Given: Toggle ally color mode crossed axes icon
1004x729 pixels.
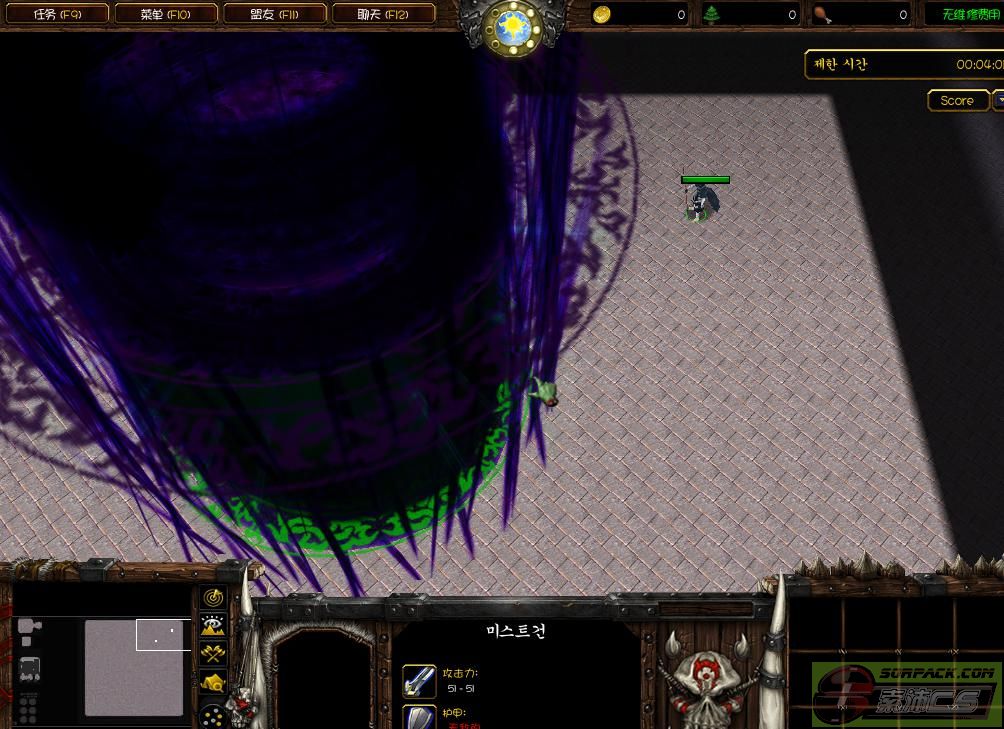Looking at the screenshot, I should (213, 655).
